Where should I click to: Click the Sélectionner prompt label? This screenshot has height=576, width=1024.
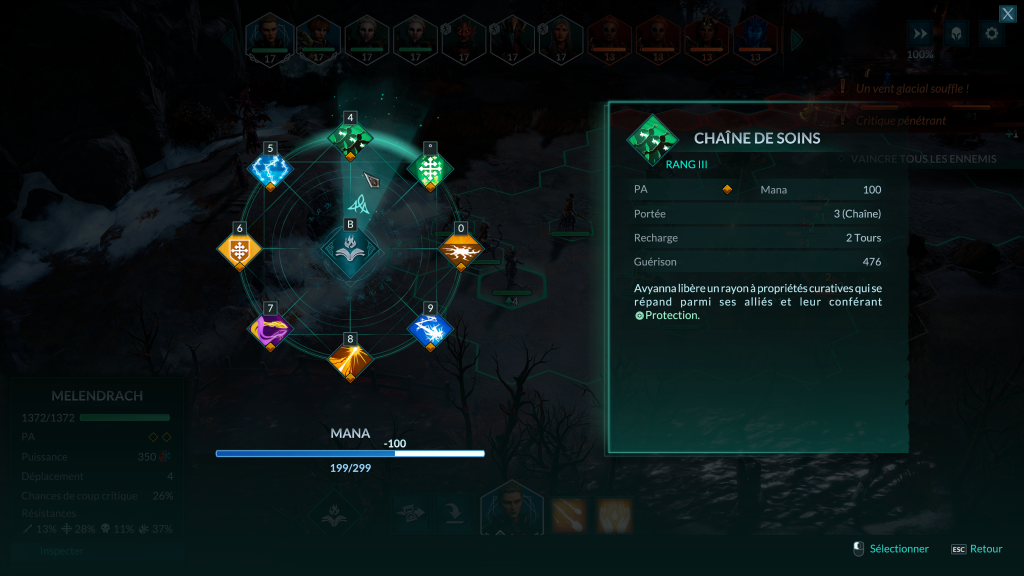[x=898, y=549]
